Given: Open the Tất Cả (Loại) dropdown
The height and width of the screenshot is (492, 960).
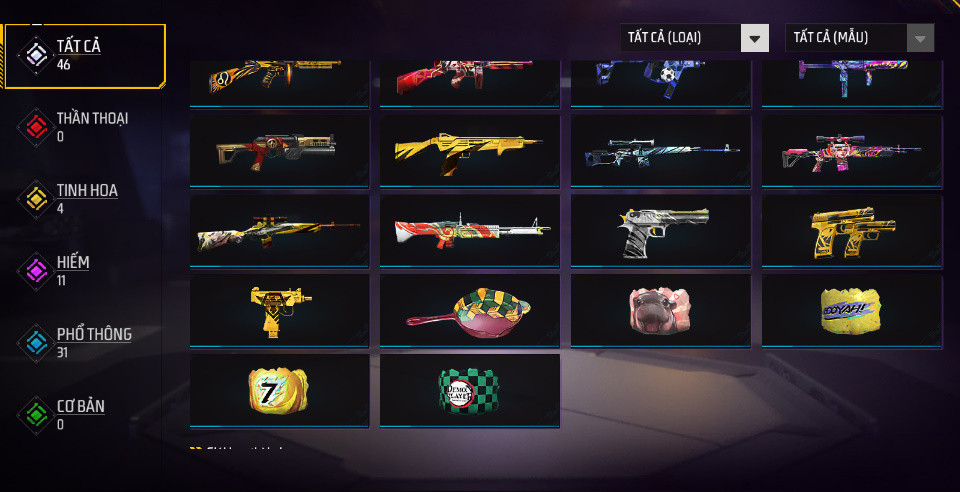Looking at the screenshot, I should tap(694, 38).
